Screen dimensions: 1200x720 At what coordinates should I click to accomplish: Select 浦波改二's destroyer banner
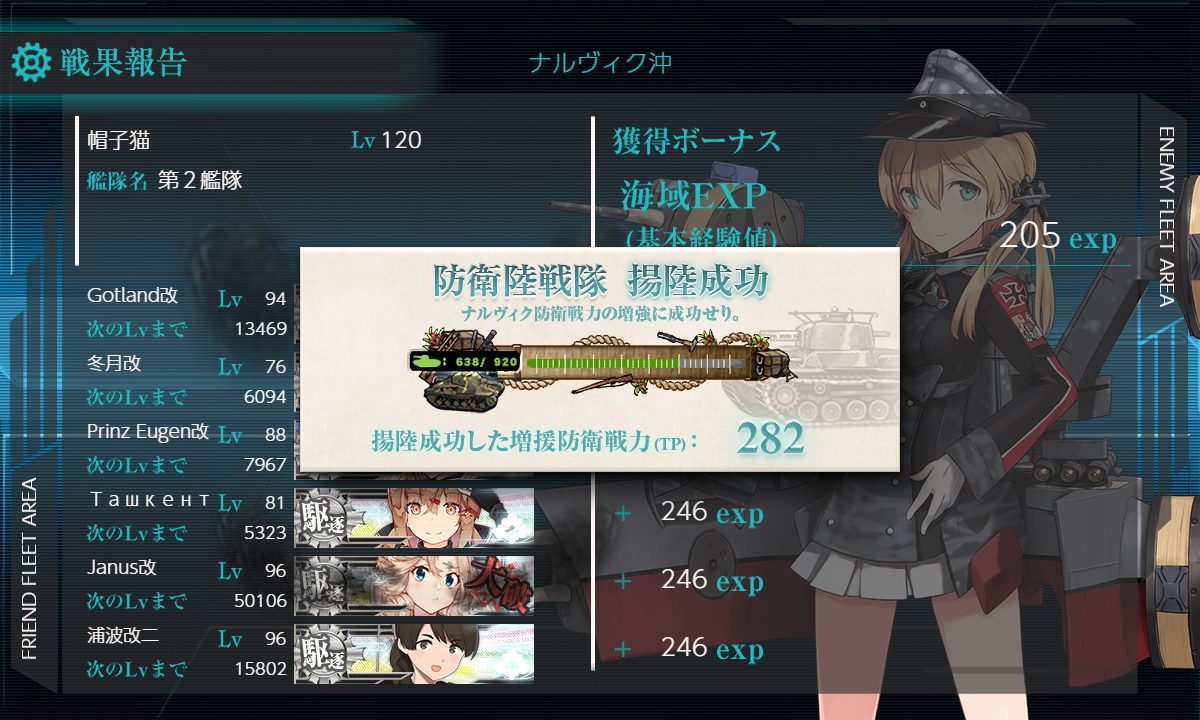pos(414,652)
